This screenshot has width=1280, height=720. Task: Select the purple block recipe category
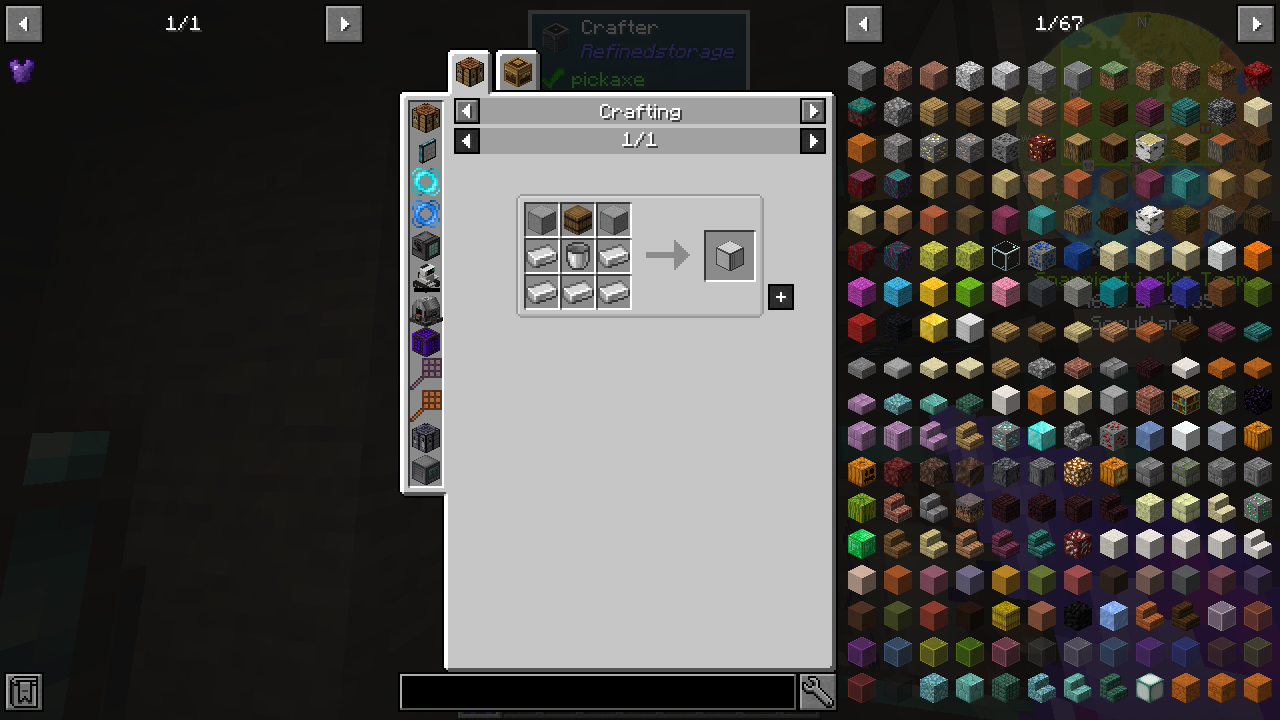coord(424,340)
